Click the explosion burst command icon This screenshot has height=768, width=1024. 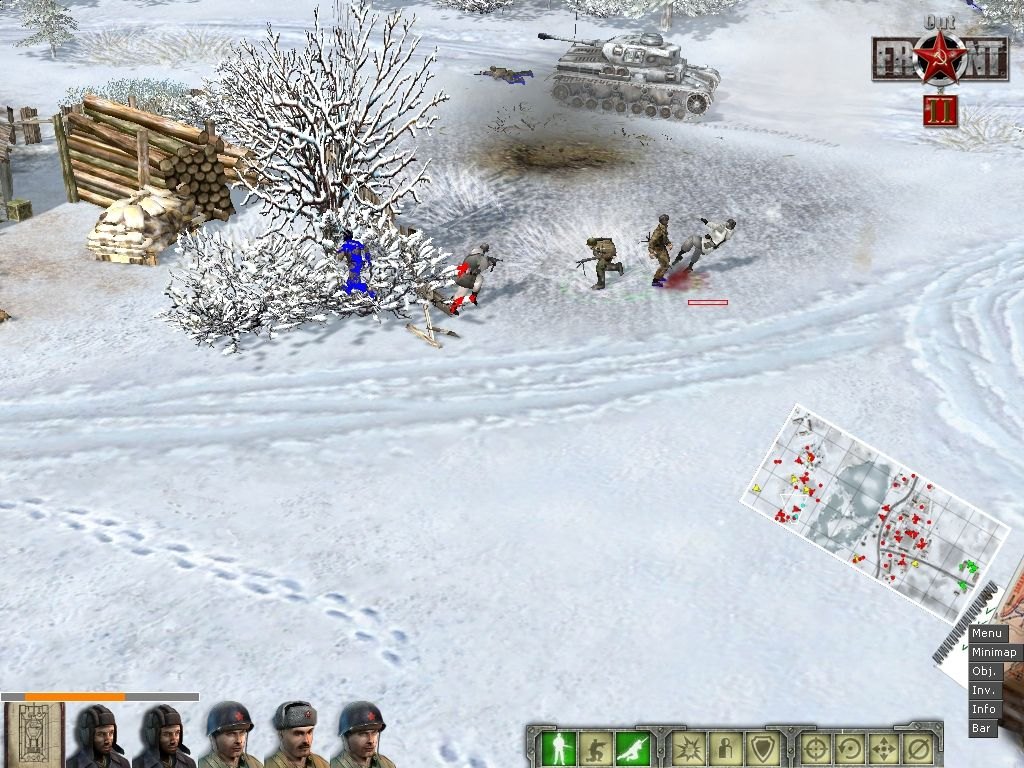(x=688, y=747)
